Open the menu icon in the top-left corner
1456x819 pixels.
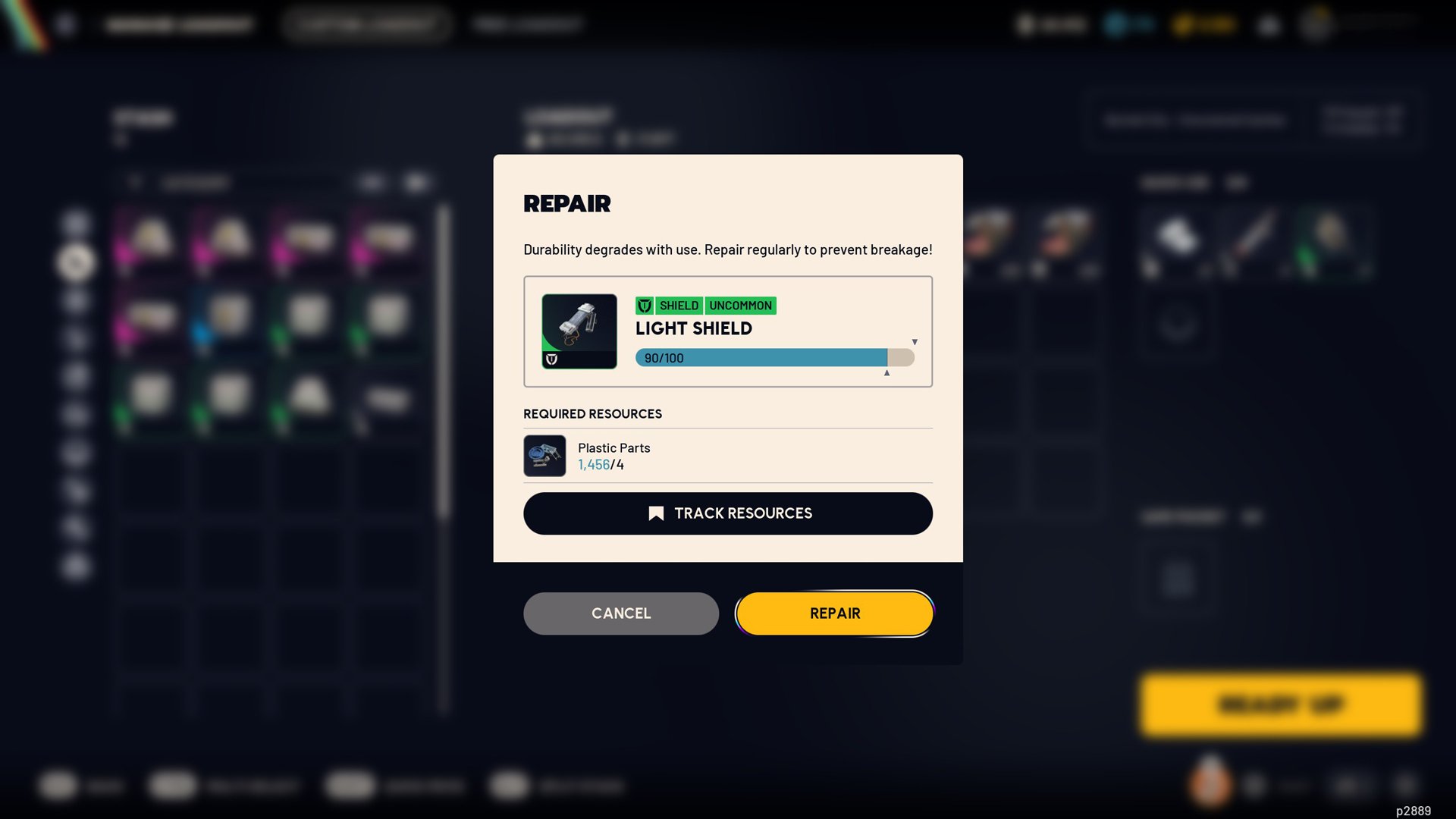pyautogui.click(x=65, y=23)
